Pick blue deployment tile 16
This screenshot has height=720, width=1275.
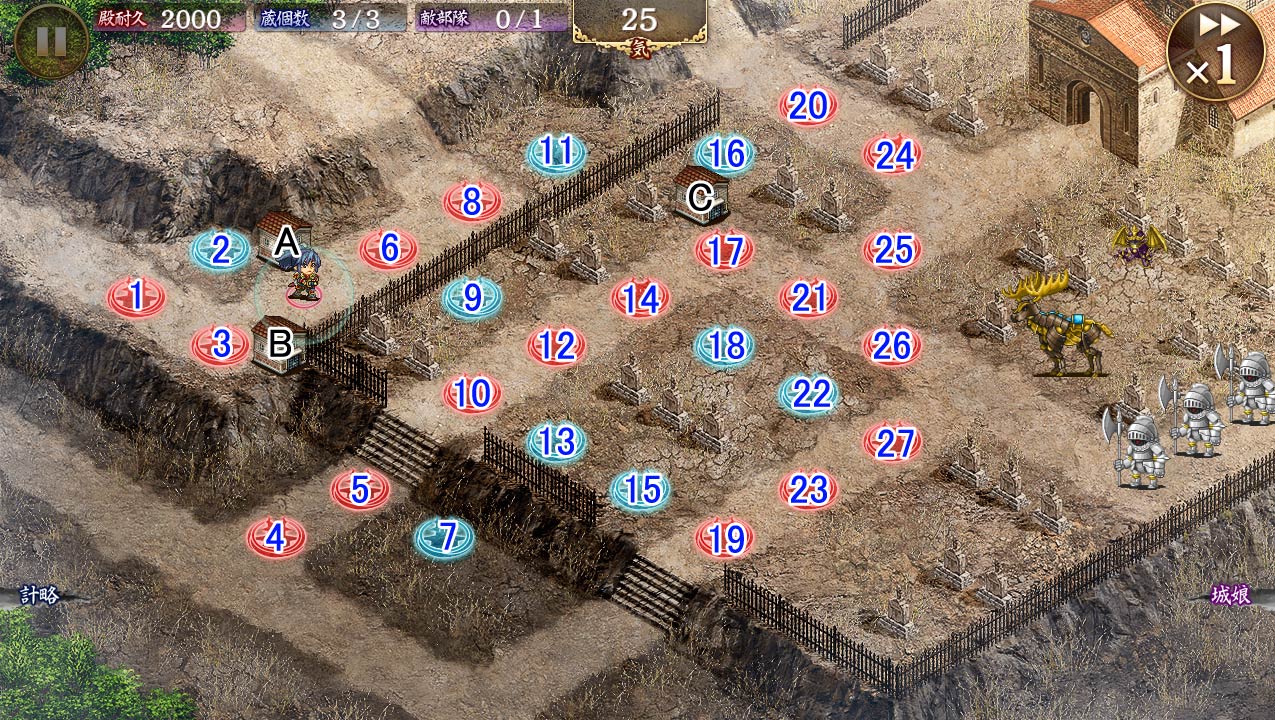coord(726,154)
